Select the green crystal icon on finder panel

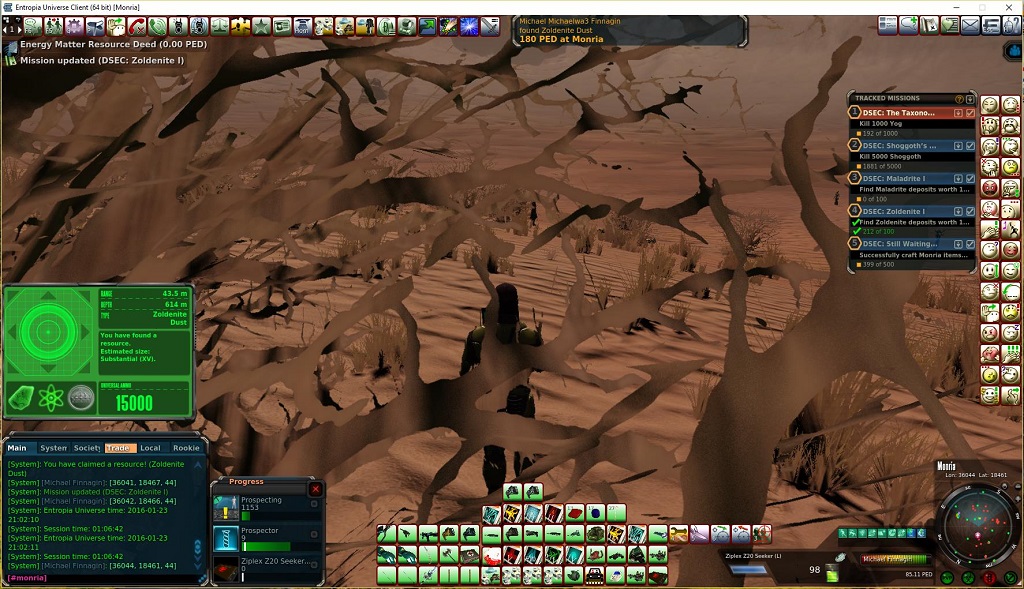pos(22,398)
